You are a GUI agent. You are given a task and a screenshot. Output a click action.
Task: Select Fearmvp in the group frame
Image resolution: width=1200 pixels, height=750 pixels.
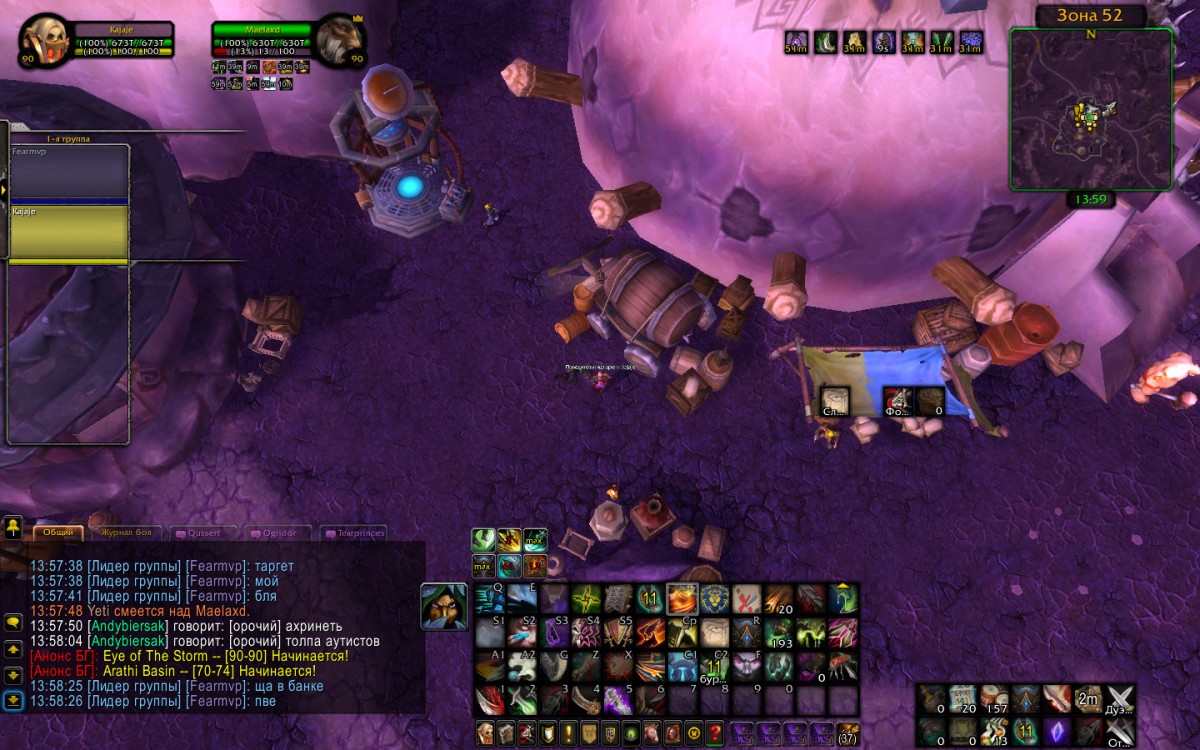(68, 171)
